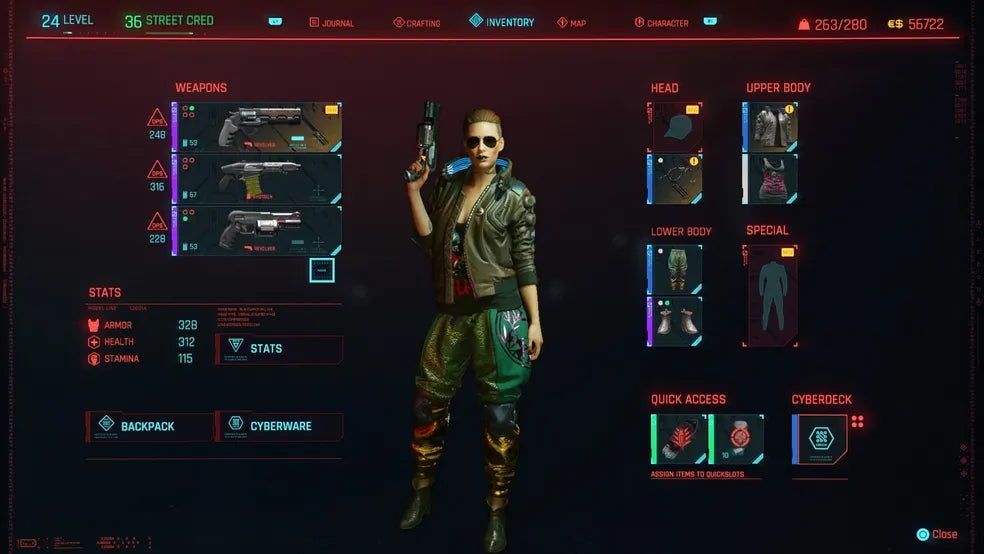Choose the shotgun weapon slot
Screen dimensions: 984x554
click(258, 179)
